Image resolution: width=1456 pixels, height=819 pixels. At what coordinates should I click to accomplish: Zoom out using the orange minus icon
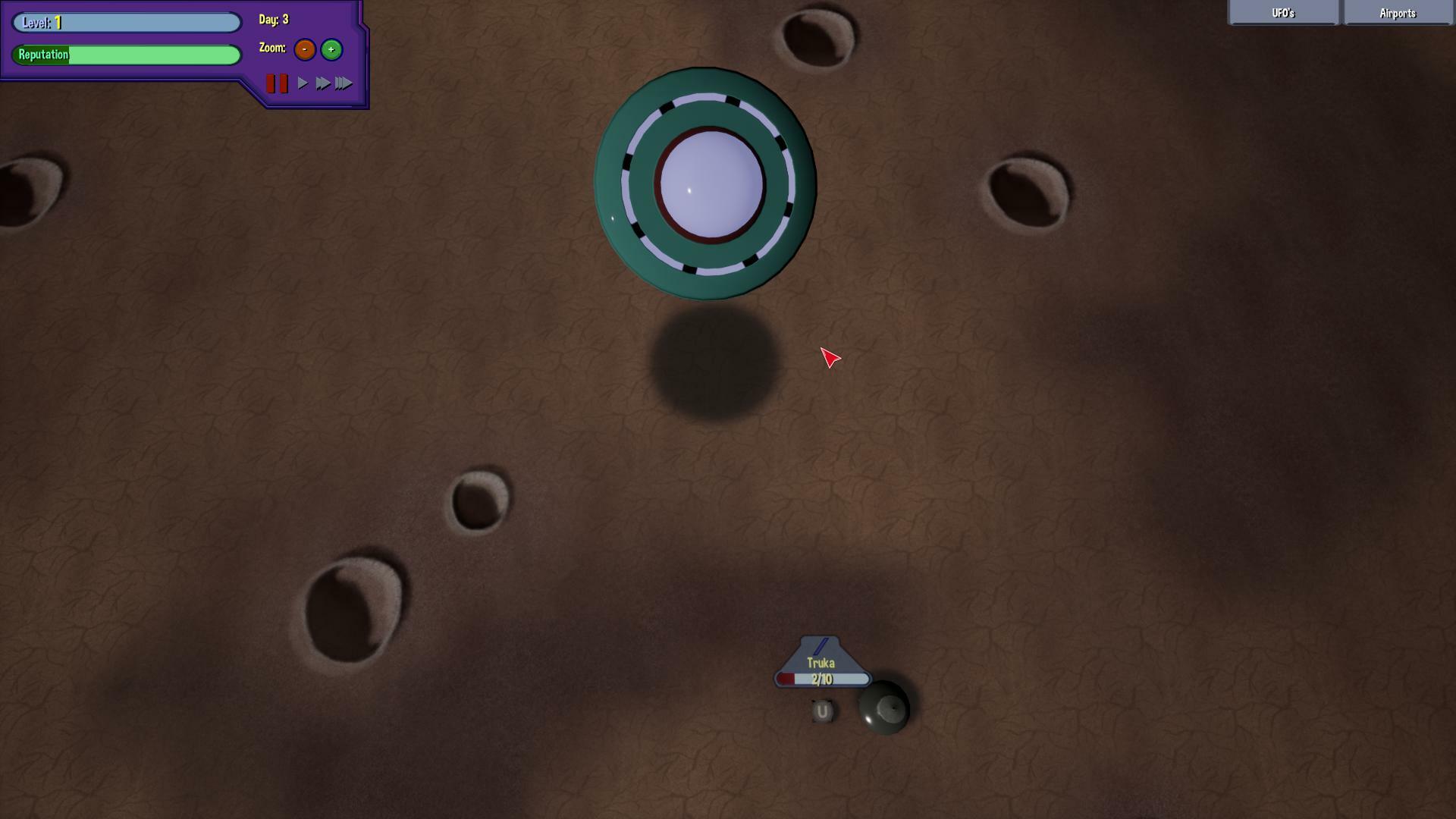pyautogui.click(x=304, y=49)
